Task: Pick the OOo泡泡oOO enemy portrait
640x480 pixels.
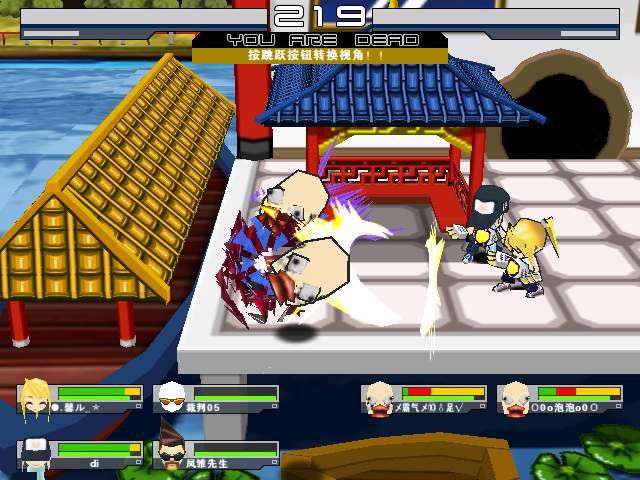Action: click(516, 398)
